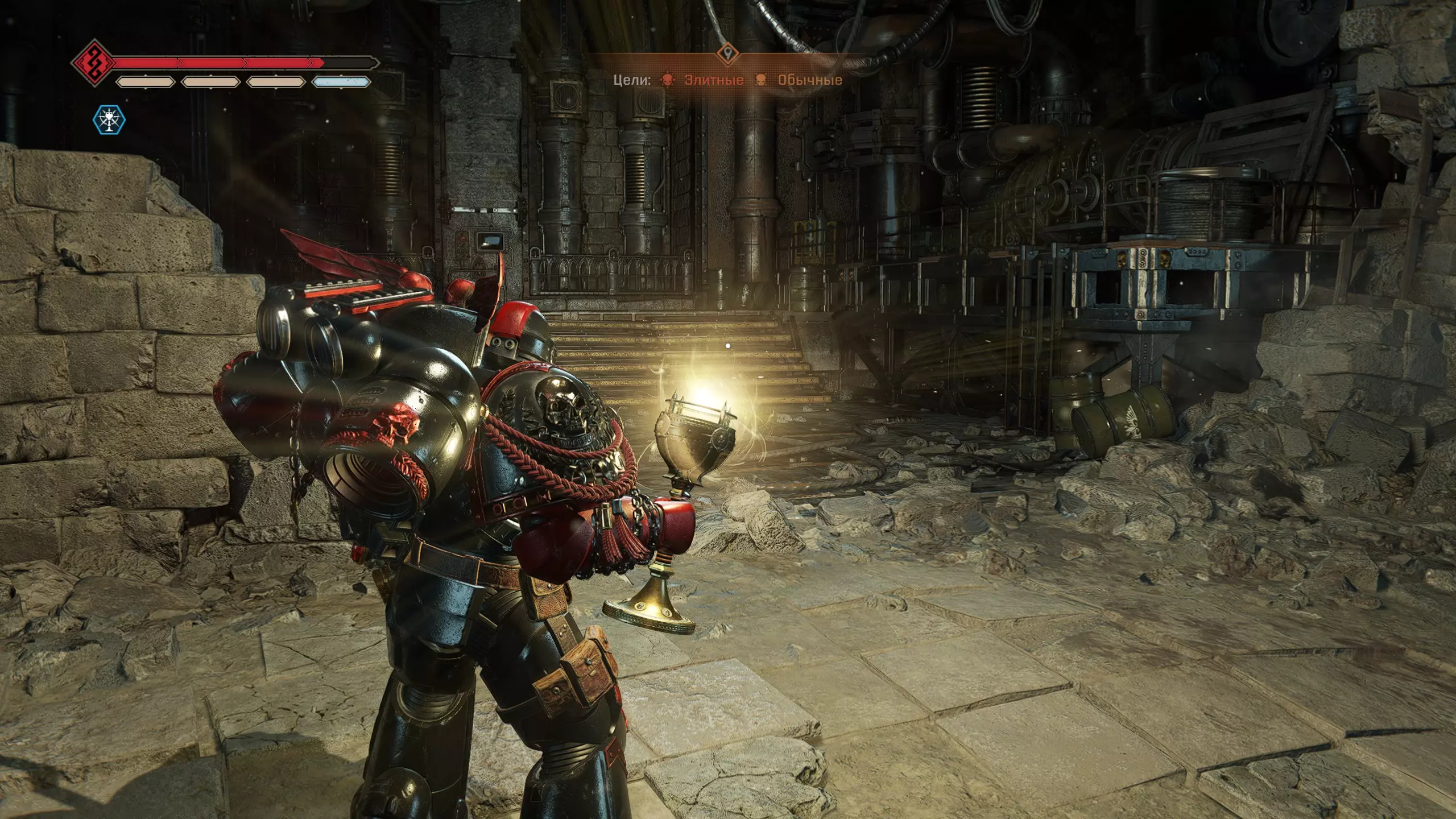Click the blue hexagonal chalice ability icon

109,120
